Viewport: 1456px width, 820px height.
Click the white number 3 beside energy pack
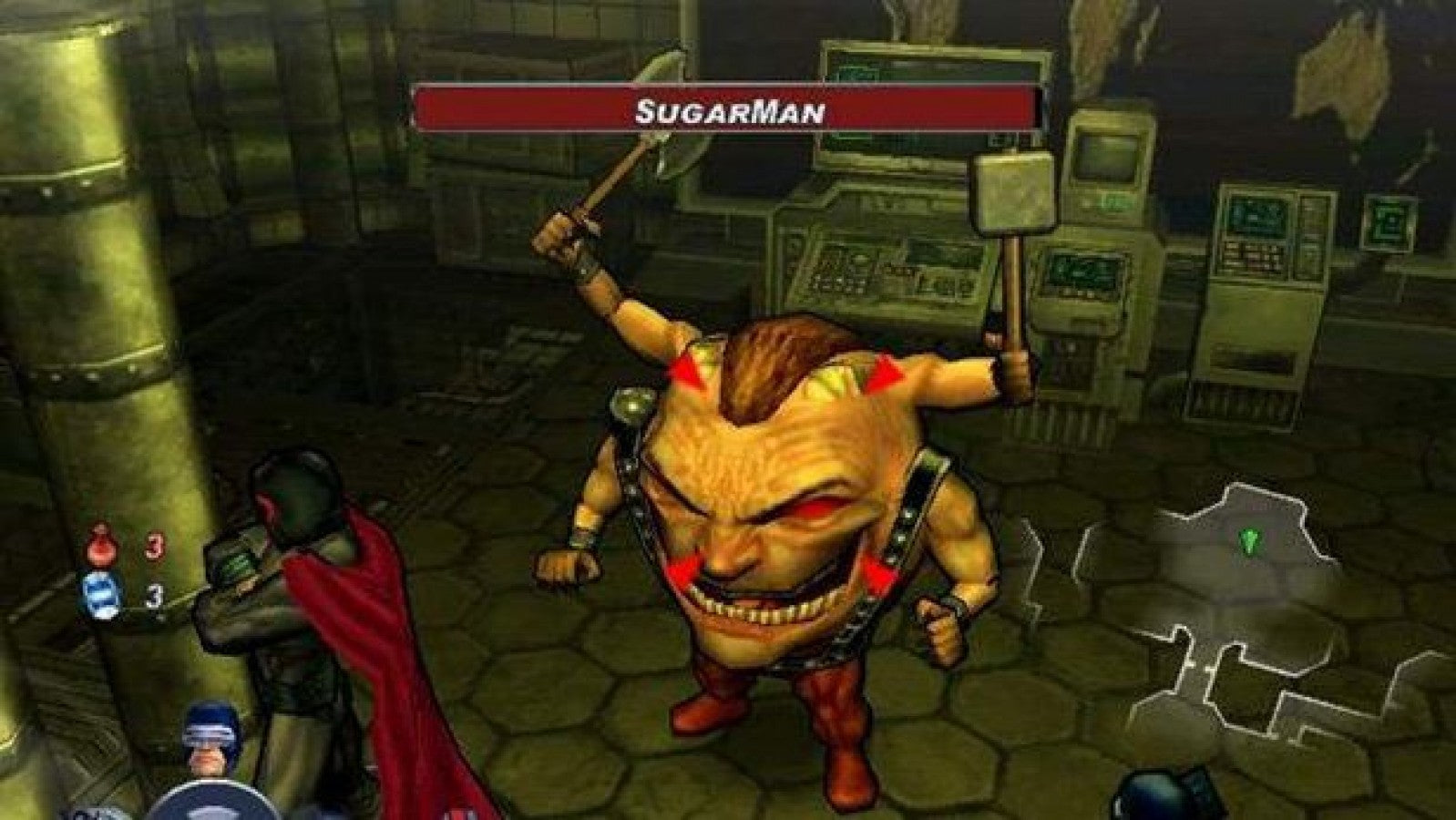154,597
